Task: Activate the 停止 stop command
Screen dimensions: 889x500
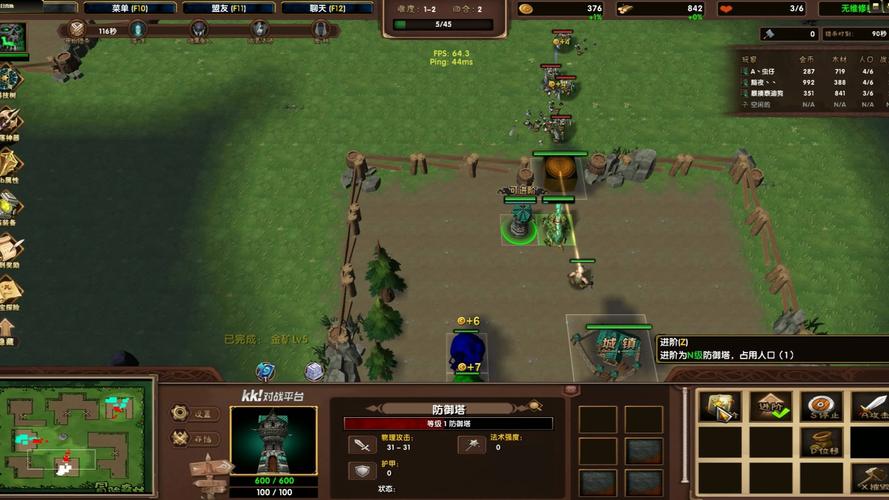Action: 820,408
